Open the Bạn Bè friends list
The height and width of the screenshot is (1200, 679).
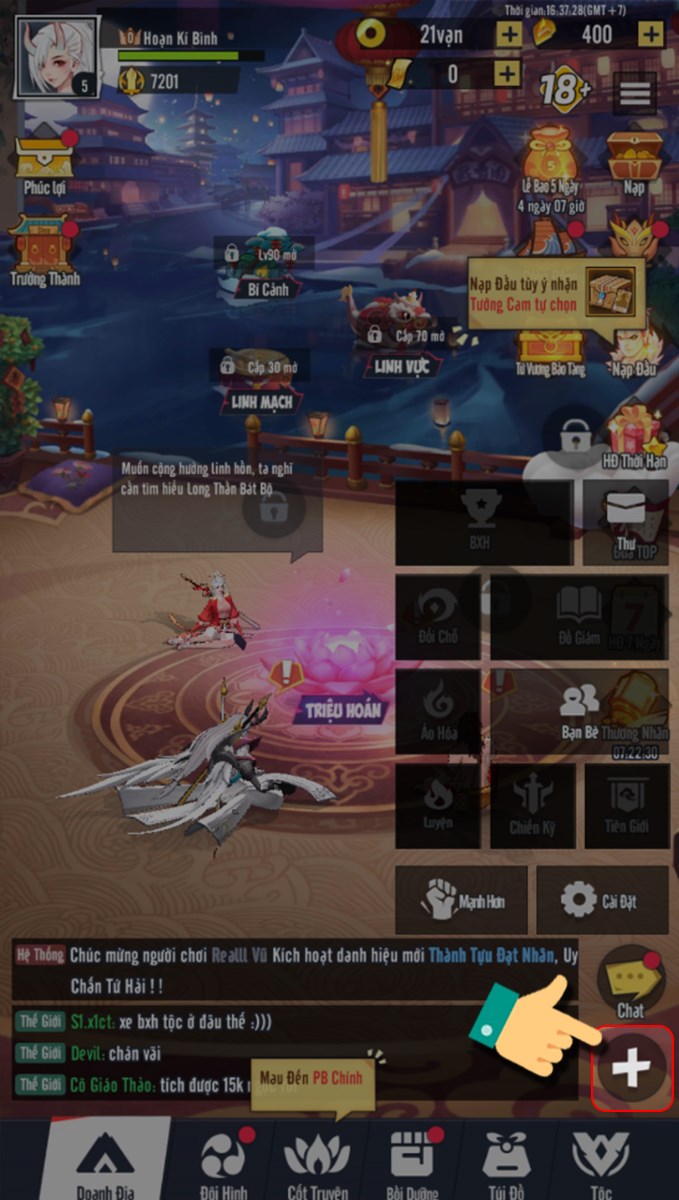(x=580, y=710)
